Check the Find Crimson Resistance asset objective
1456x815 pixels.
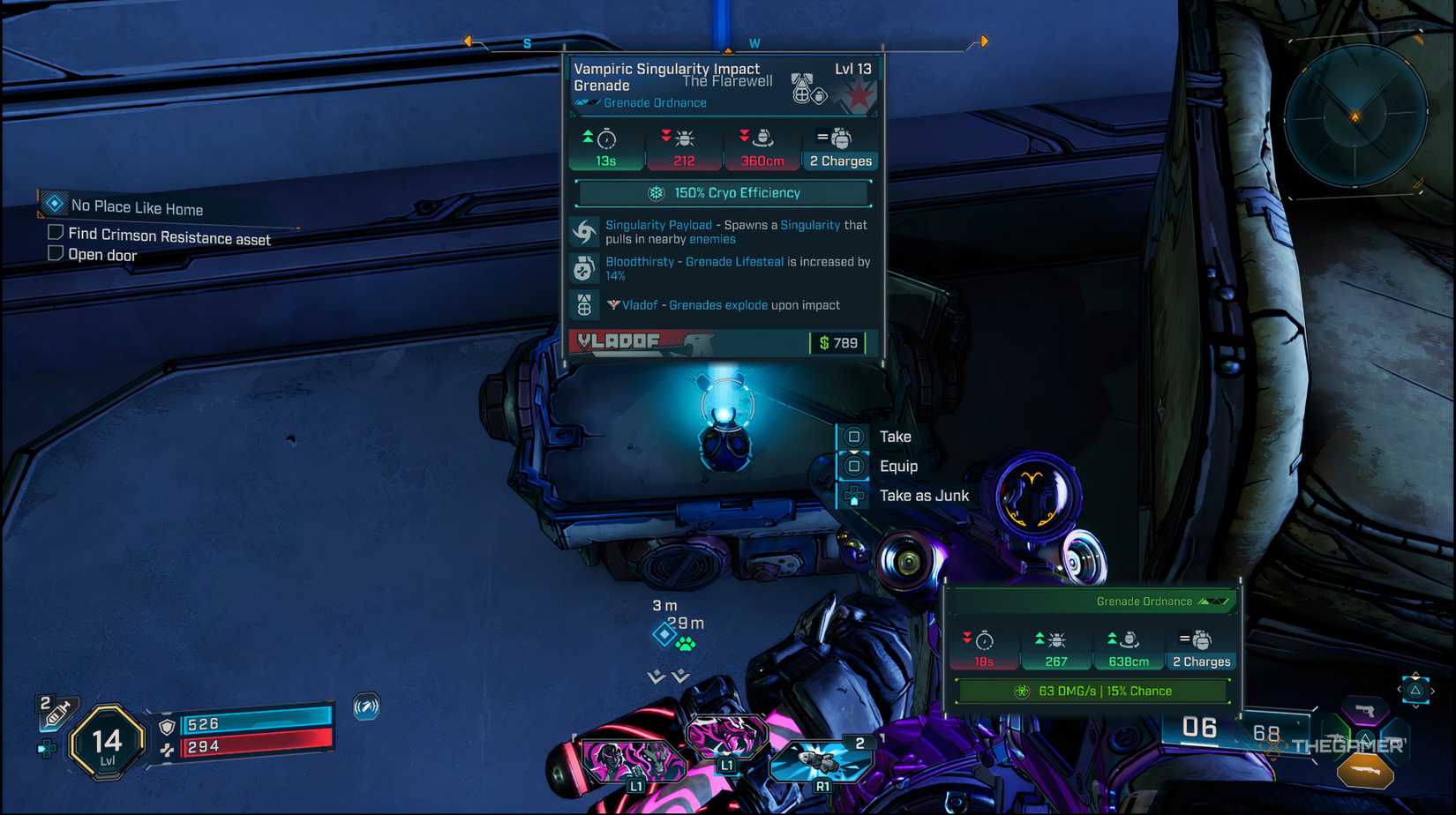point(55,232)
